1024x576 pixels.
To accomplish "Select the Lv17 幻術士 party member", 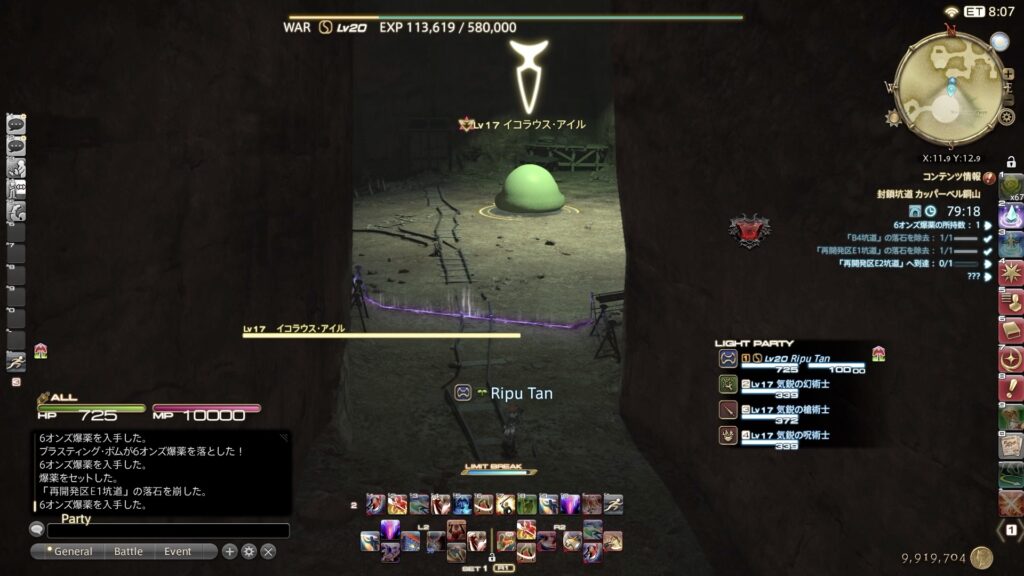I will [790, 384].
